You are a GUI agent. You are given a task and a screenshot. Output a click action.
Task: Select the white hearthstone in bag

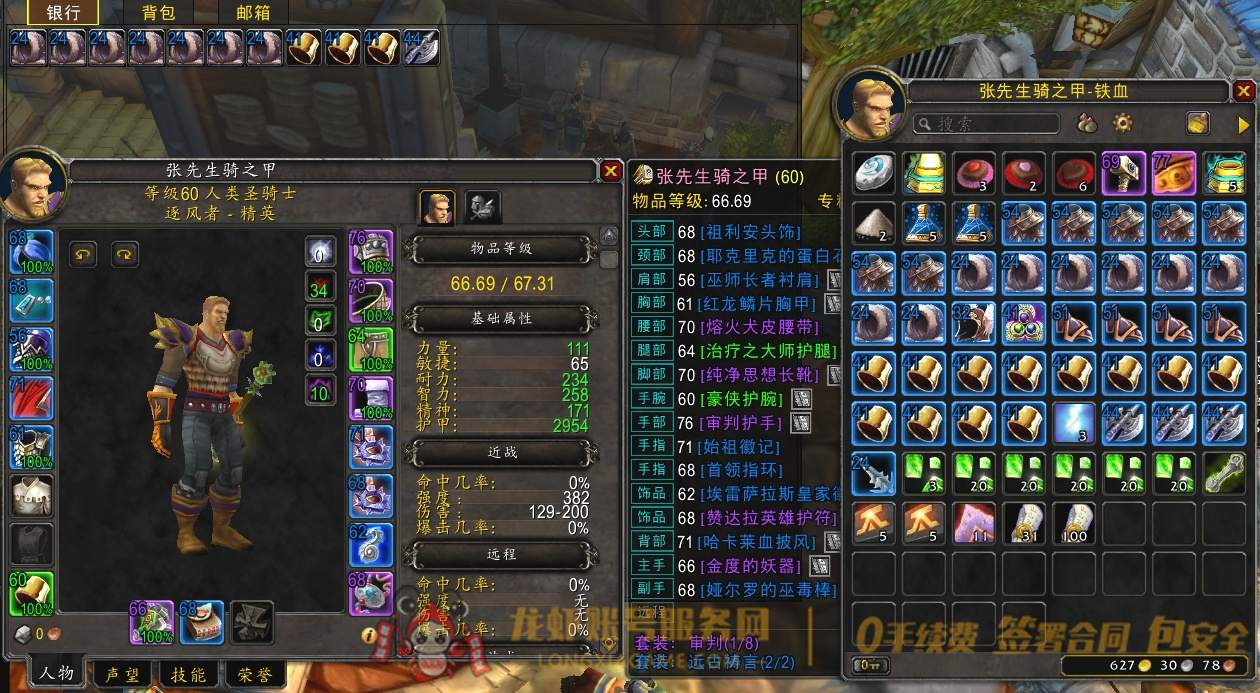pos(875,173)
